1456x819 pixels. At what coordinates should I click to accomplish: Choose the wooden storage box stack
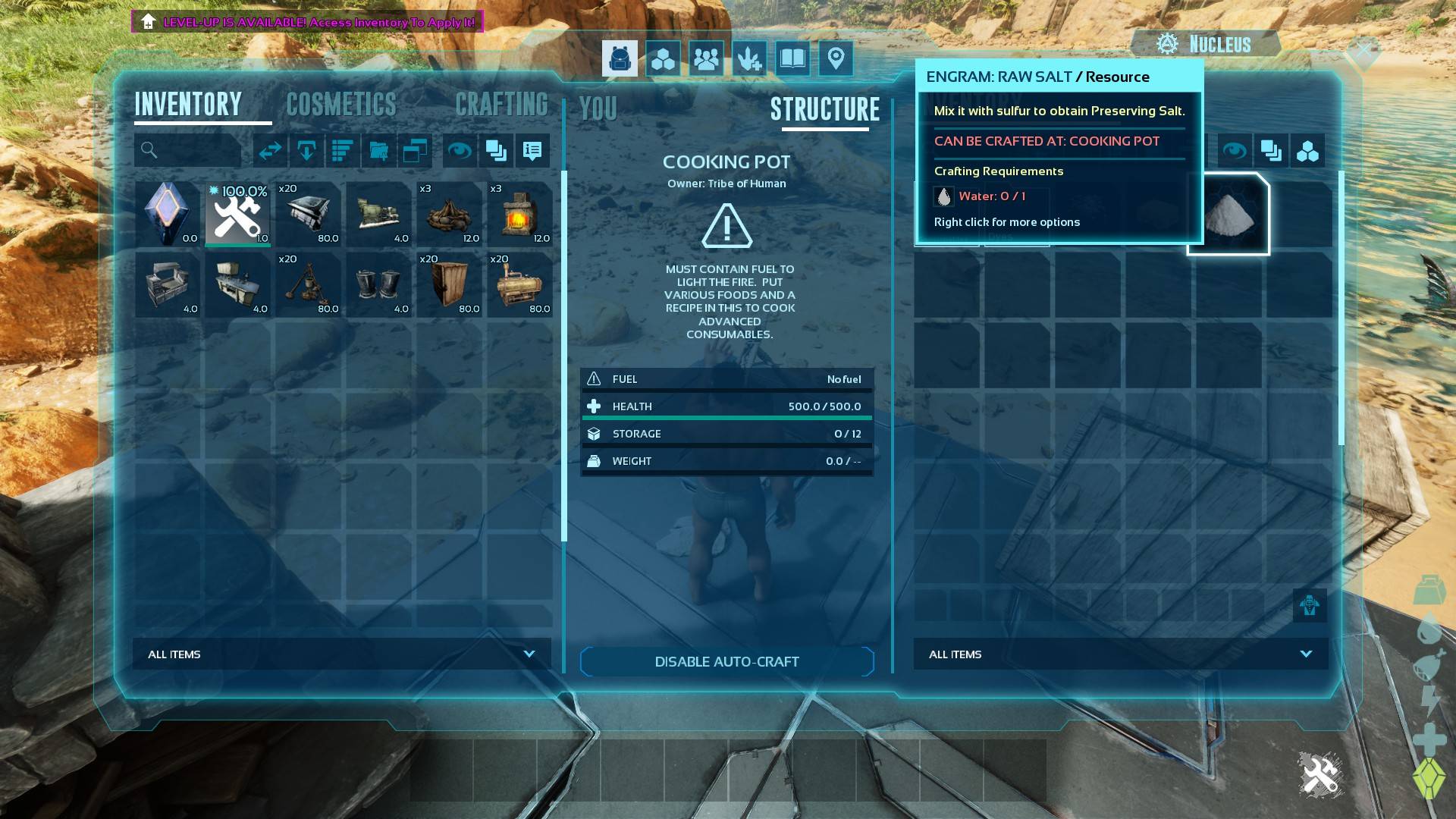(x=449, y=284)
